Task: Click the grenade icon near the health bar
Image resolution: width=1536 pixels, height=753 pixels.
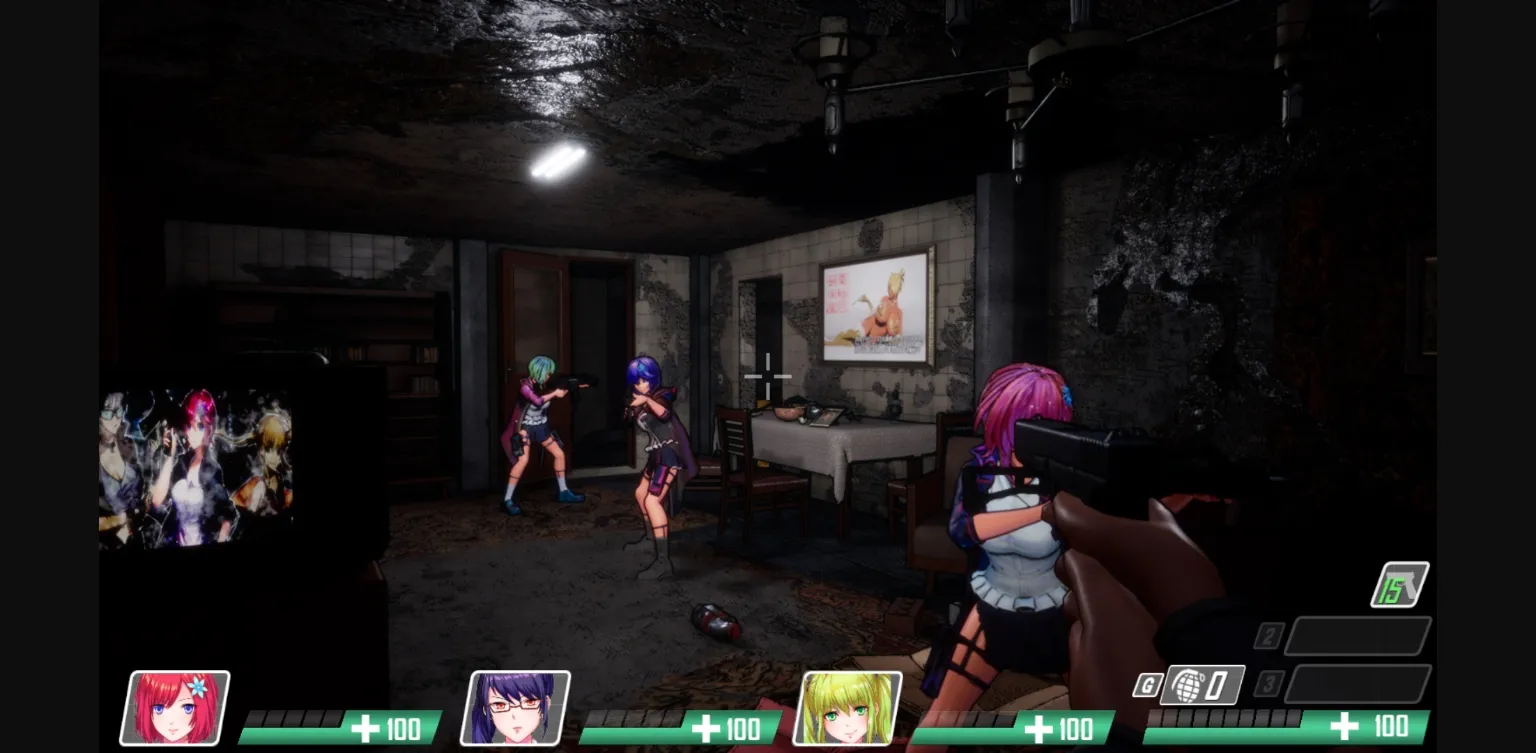Action: click(x=1188, y=686)
